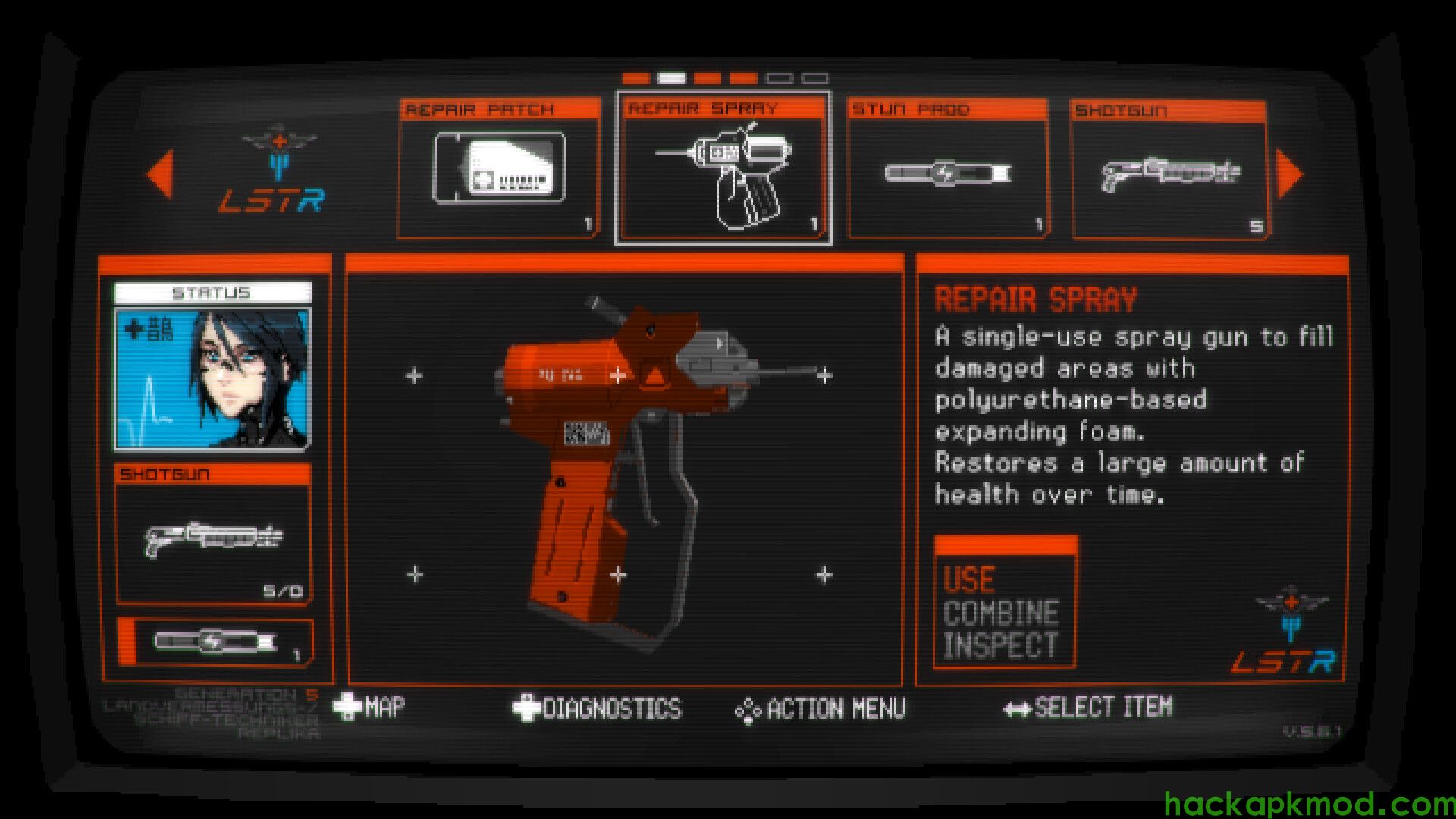Screen dimensions: 1456x819
Task: Click the equipped Shotgun weapon slot
Action: [x=213, y=535]
